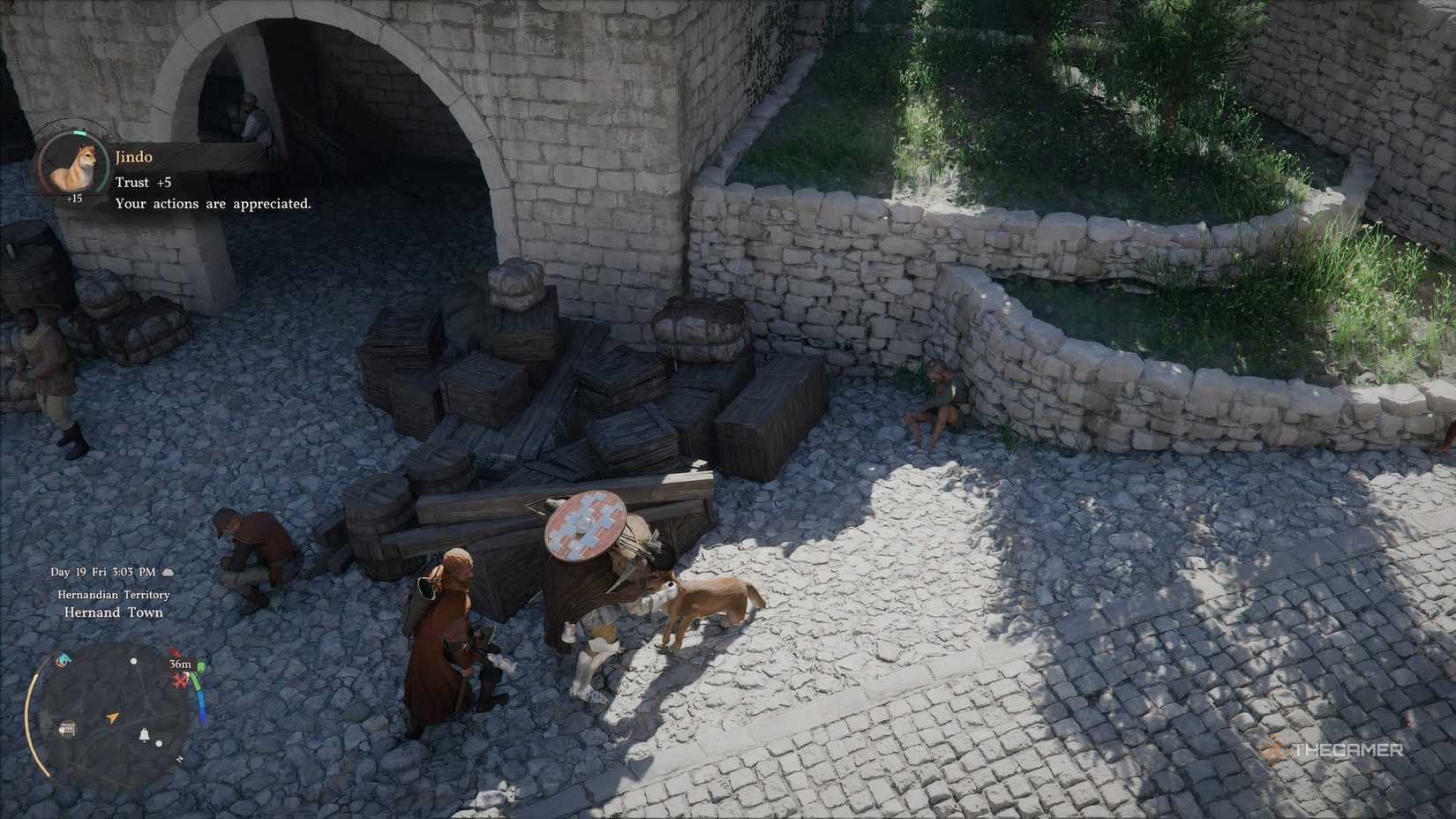1456x819 pixels.
Task: Click the cart icon inside the minimap
Action: click(68, 728)
